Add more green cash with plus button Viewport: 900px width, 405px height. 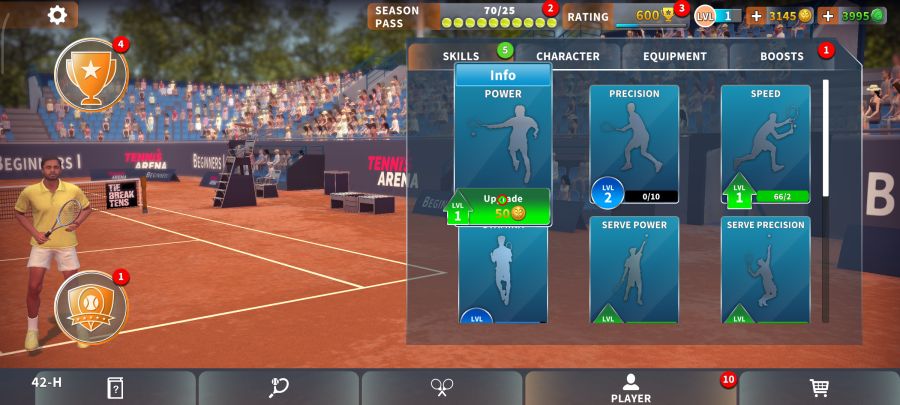(x=828, y=16)
